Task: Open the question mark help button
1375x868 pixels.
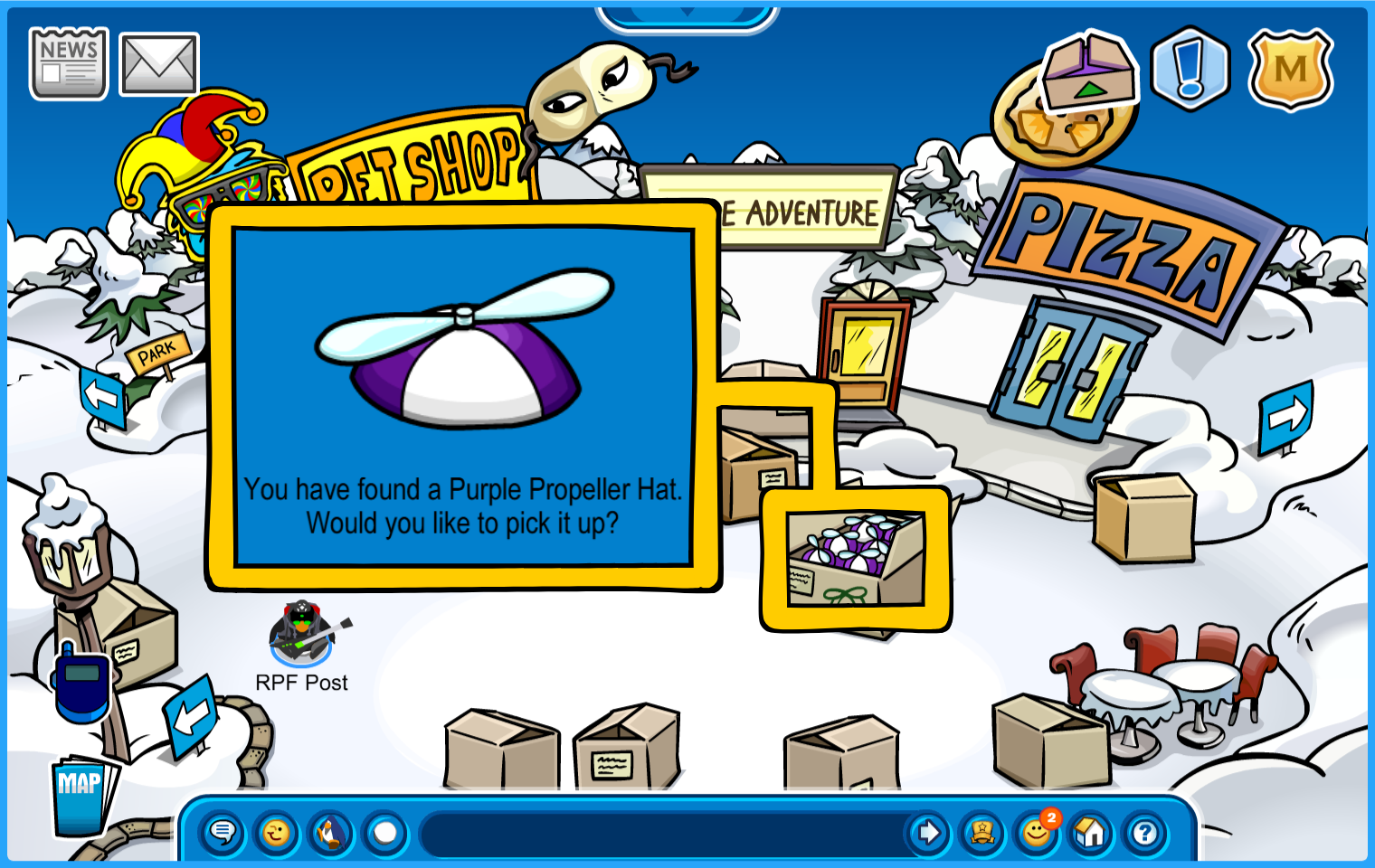Action: 1145,832
